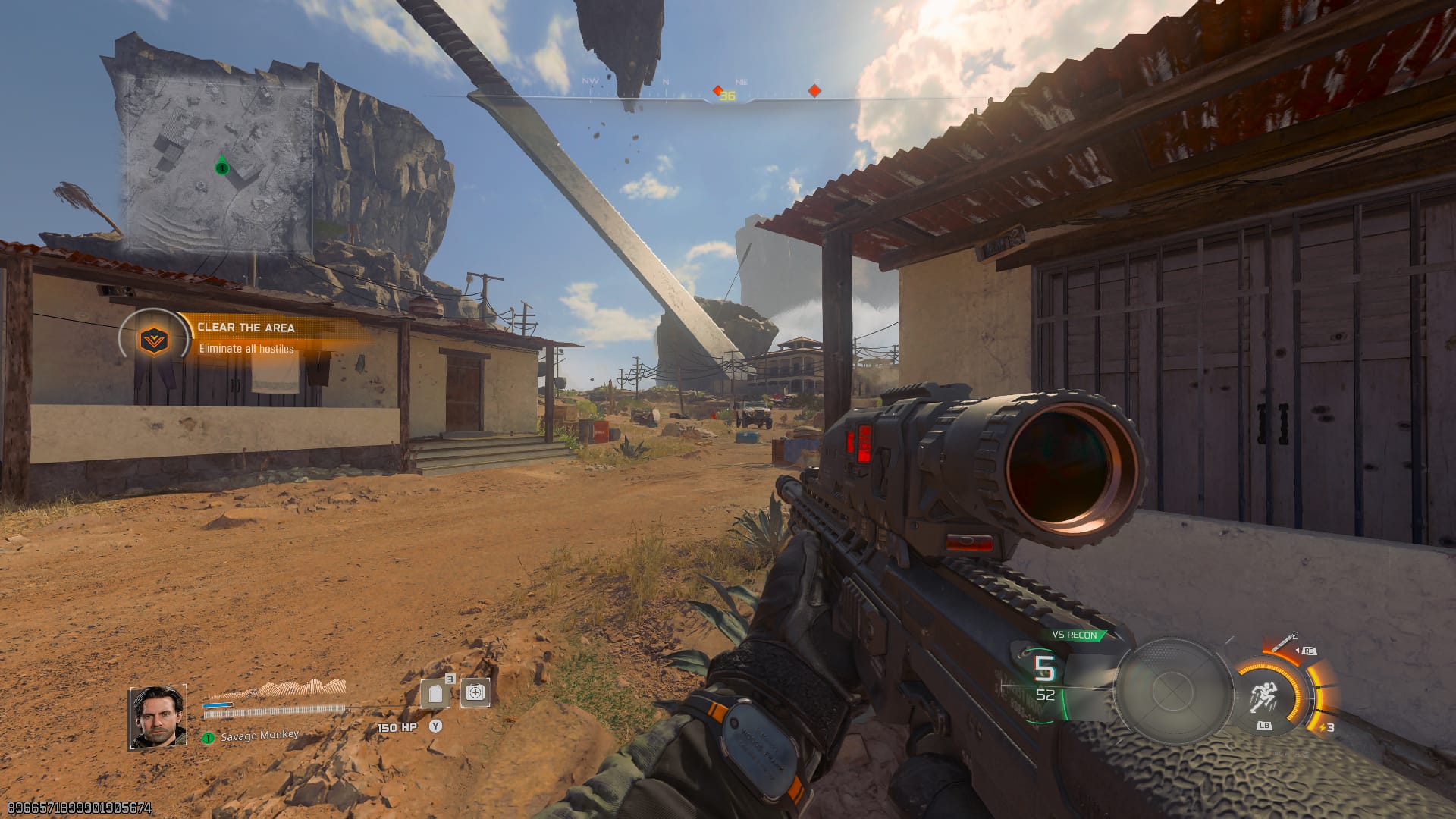This screenshot has height=819, width=1456.
Task: Click the empty circular equipment wheel
Action: (1172, 690)
